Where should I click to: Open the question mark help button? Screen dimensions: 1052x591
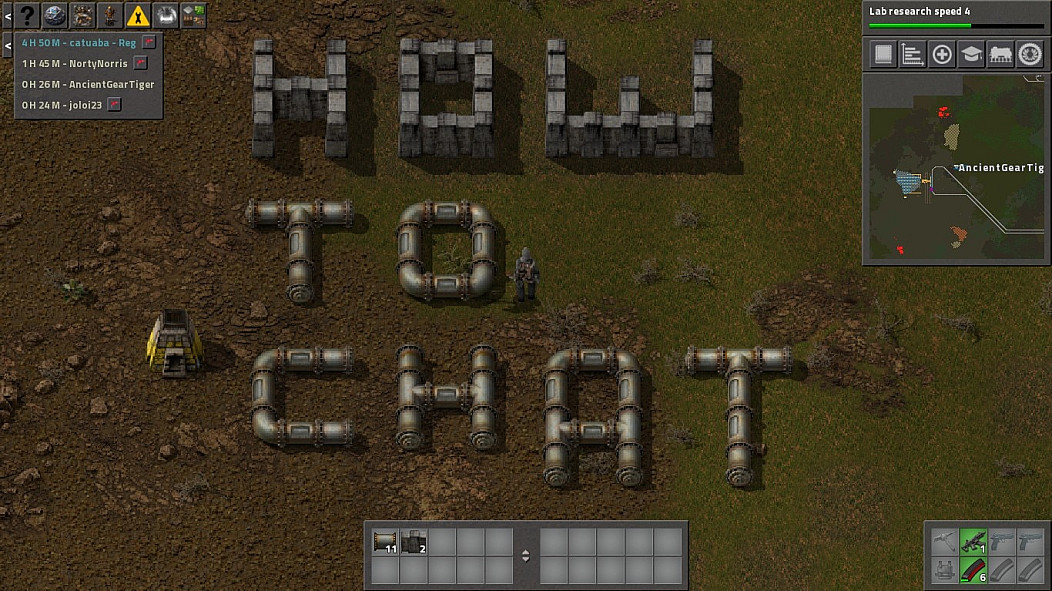[27, 15]
